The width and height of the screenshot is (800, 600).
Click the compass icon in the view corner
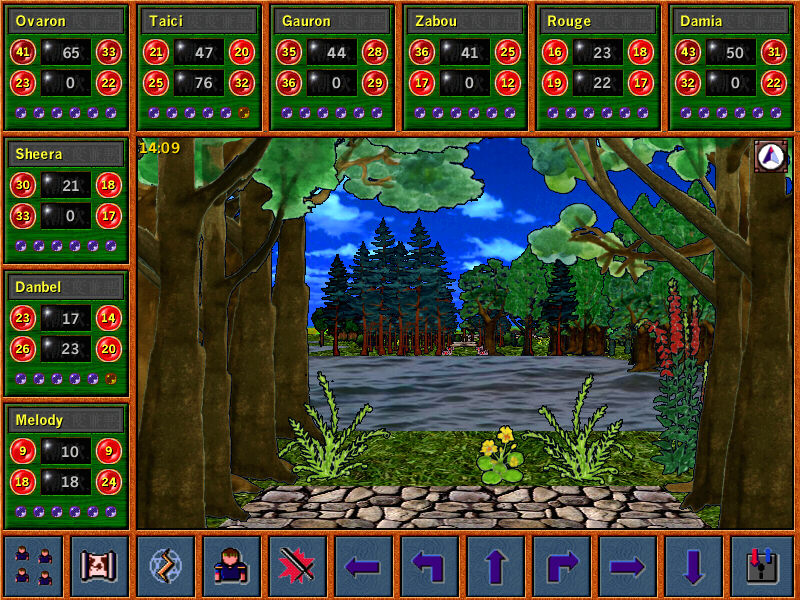pyautogui.click(x=770, y=156)
